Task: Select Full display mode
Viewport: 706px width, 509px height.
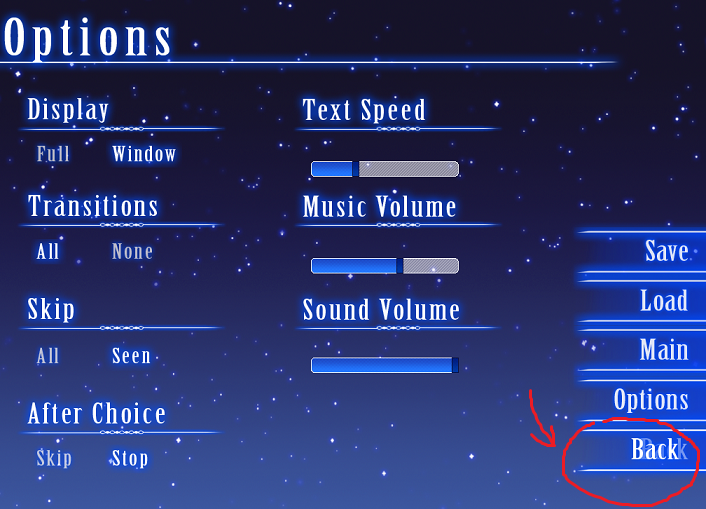Action: pyautogui.click(x=53, y=154)
